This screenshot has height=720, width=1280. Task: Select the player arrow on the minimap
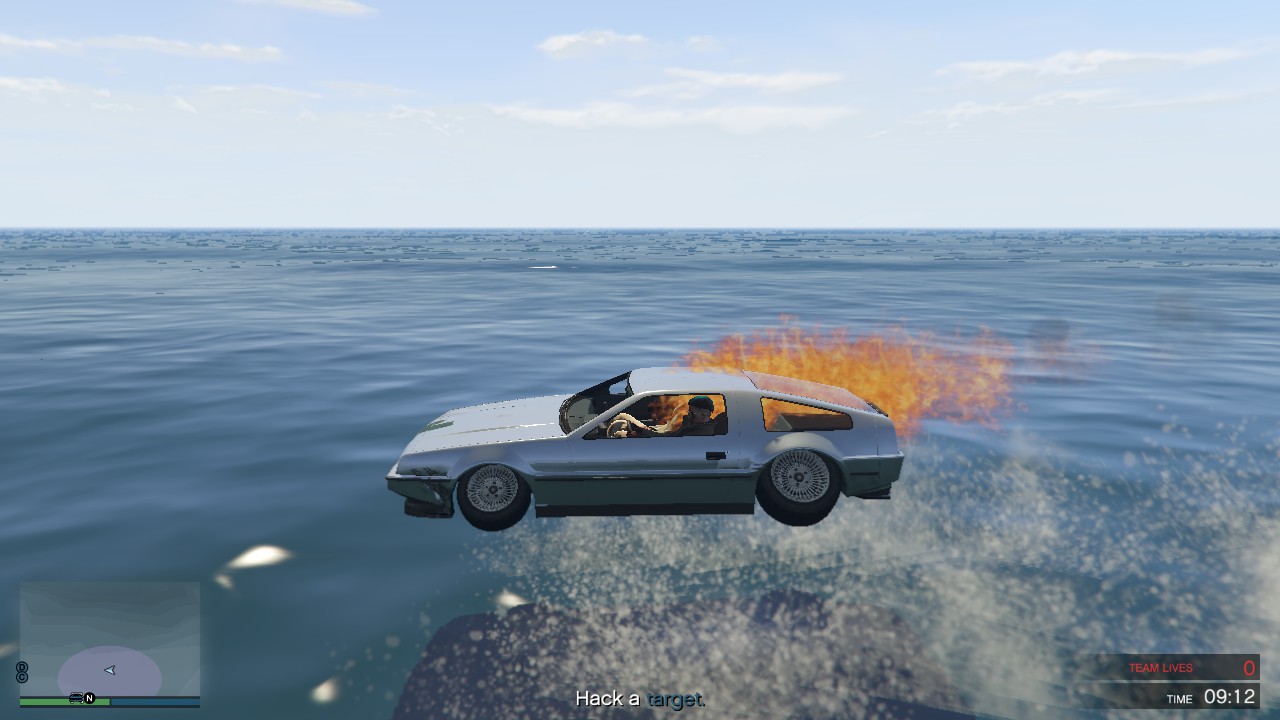pos(109,670)
